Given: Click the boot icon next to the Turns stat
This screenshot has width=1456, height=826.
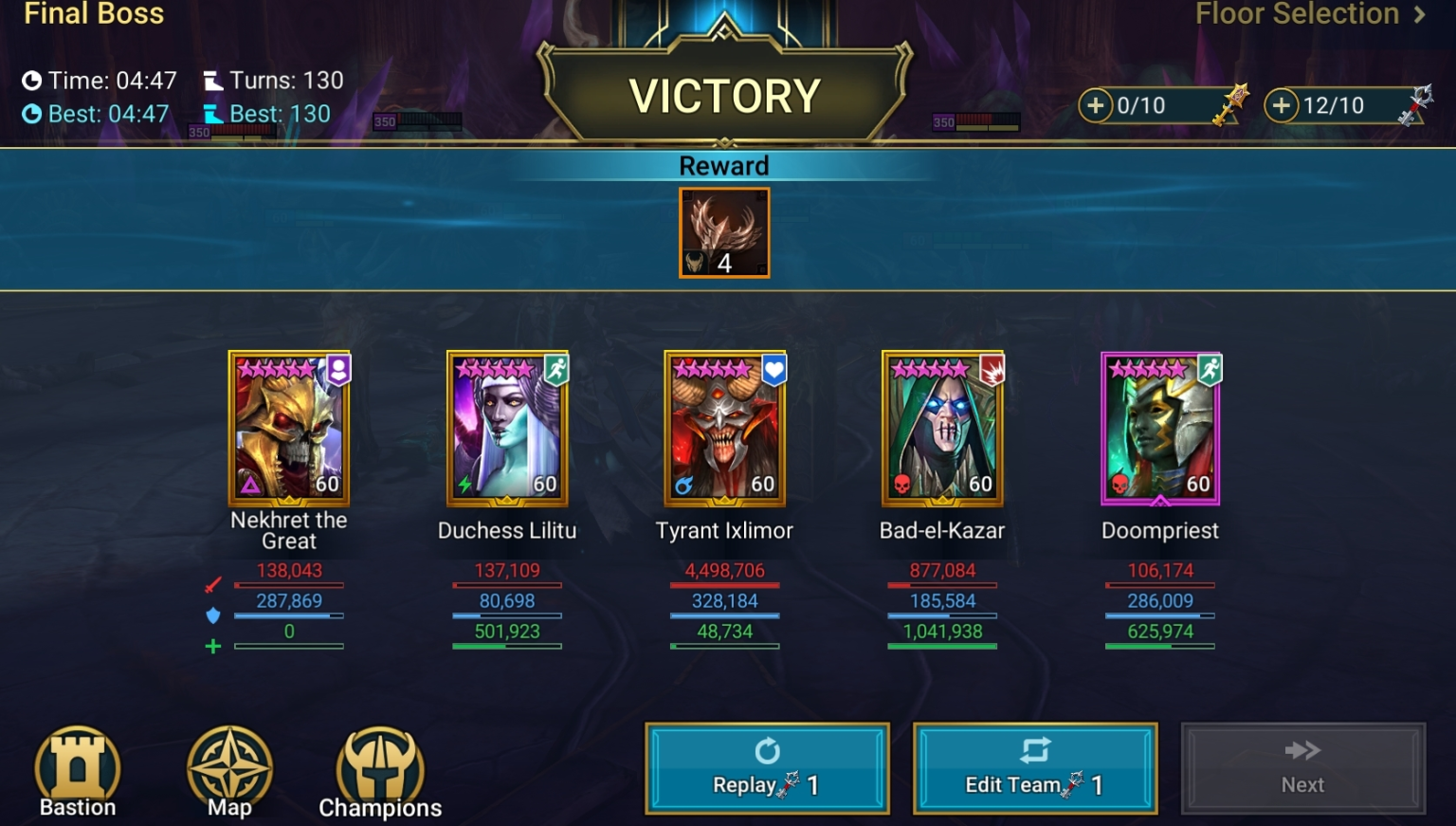Looking at the screenshot, I should click(215, 80).
